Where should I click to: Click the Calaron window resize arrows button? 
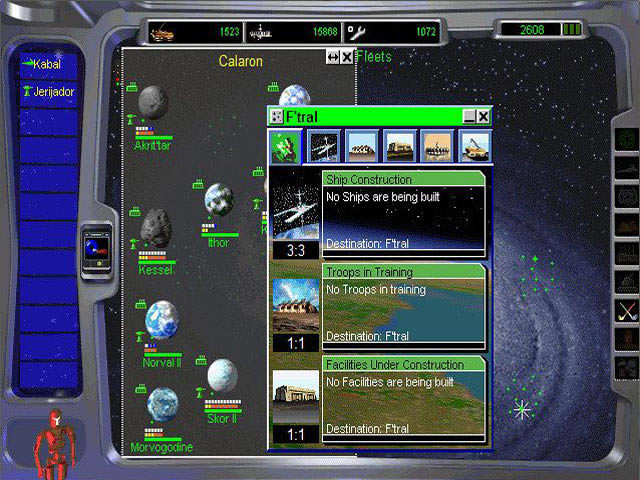click(333, 58)
